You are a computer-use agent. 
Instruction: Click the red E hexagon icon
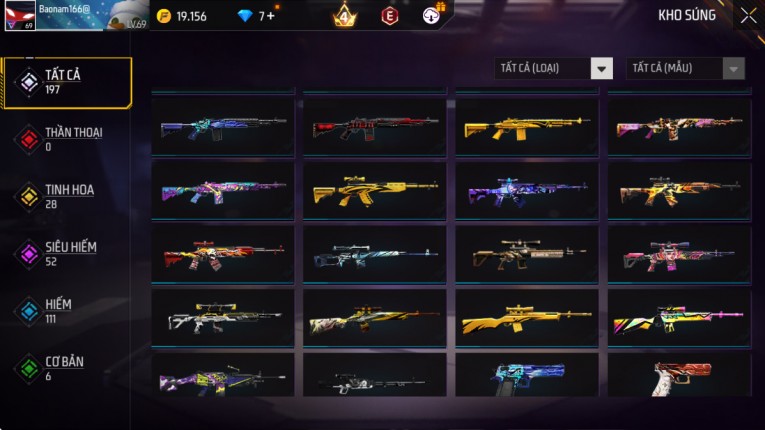(x=390, y=15)
